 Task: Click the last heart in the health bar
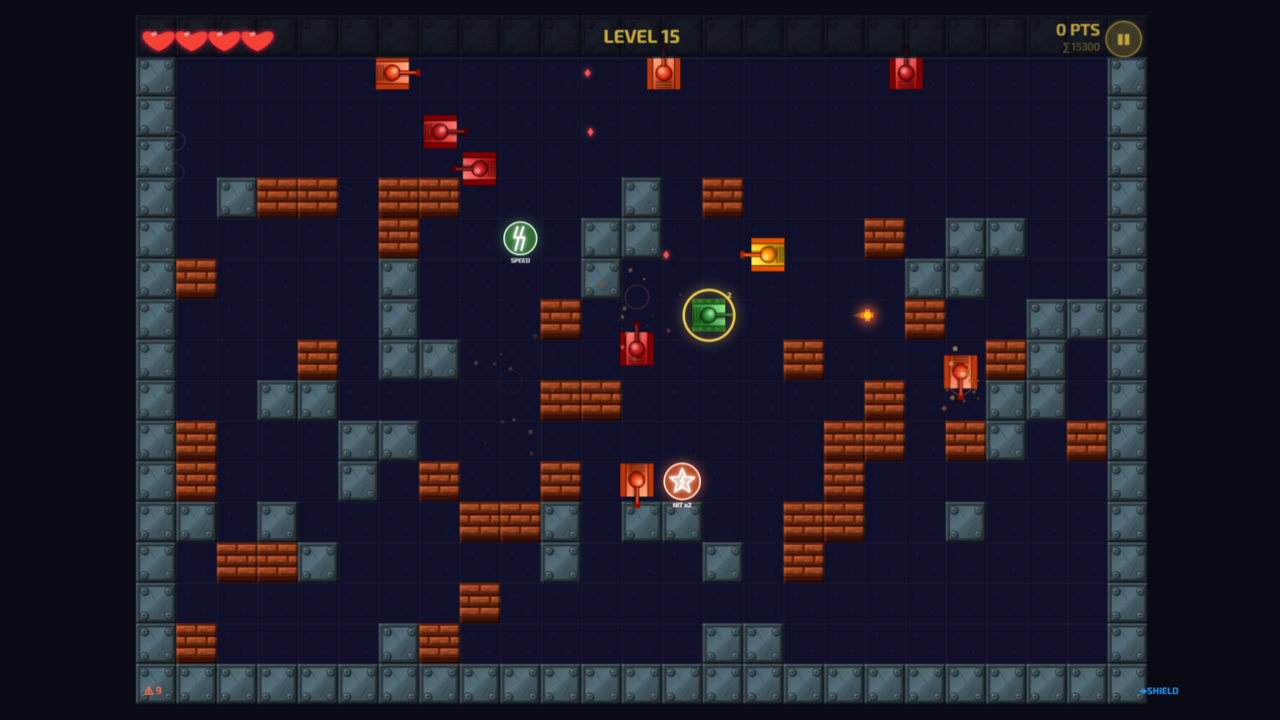257,38
